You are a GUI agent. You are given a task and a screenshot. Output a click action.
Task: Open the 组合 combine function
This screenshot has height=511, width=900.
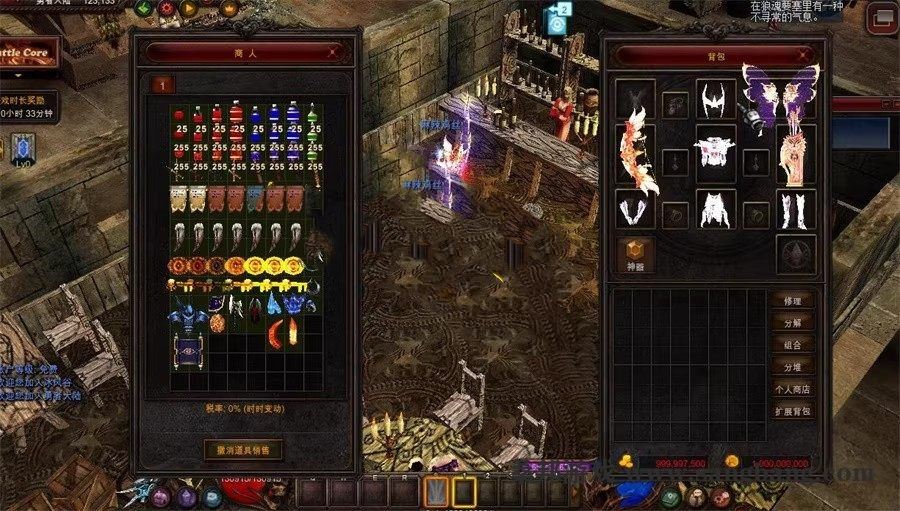coord(792,345)
